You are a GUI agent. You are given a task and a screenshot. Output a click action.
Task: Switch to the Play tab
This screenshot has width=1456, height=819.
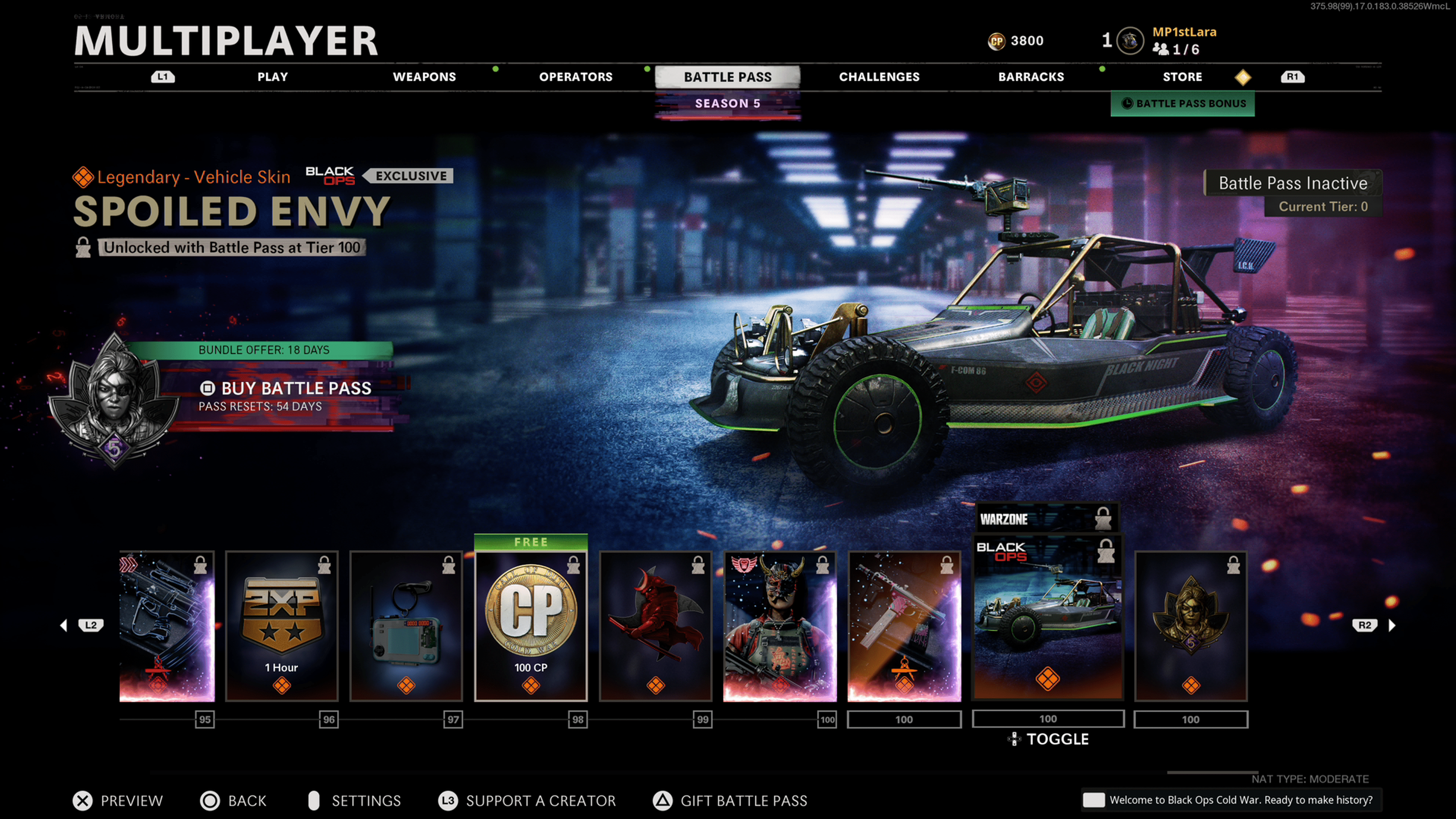pos(273,77)
